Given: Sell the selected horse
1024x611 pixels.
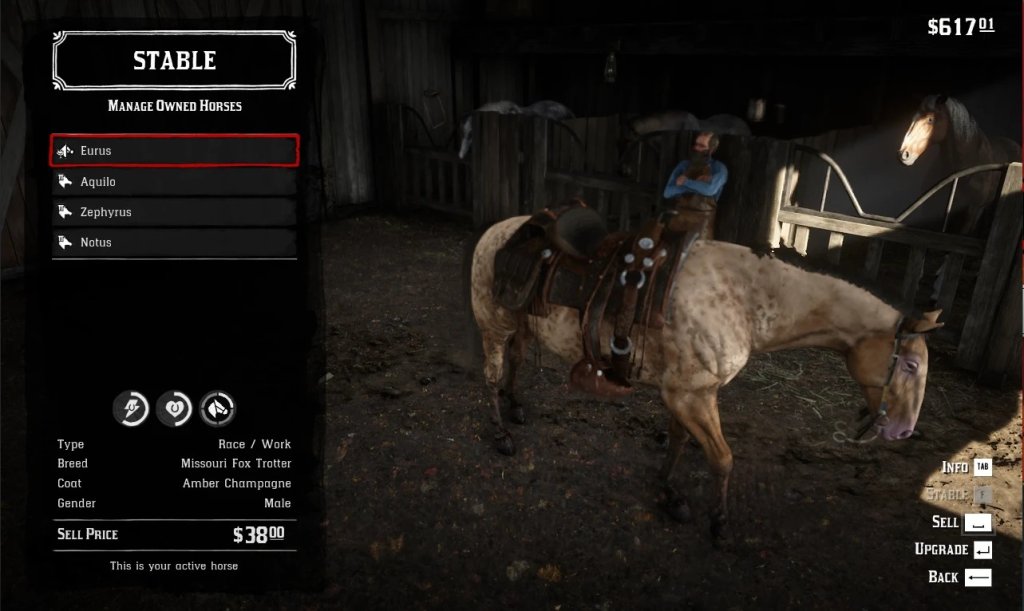Looking at the screenshot, I should click(x=961, y=522).
